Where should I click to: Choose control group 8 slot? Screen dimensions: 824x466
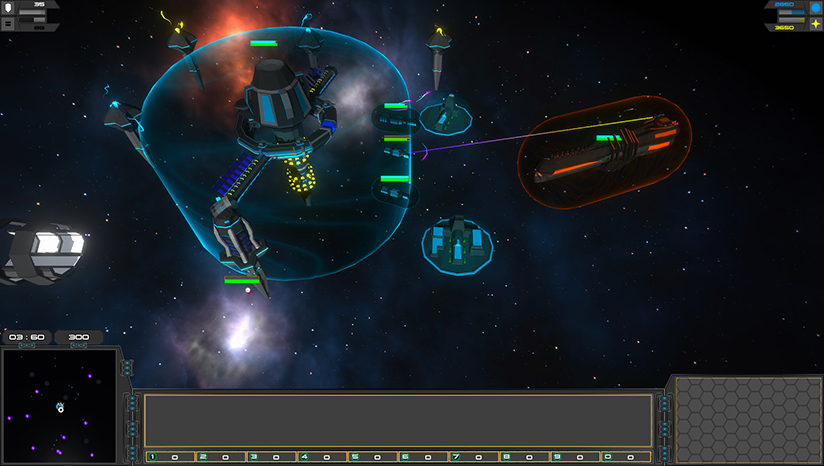click(x=523, y=457)
